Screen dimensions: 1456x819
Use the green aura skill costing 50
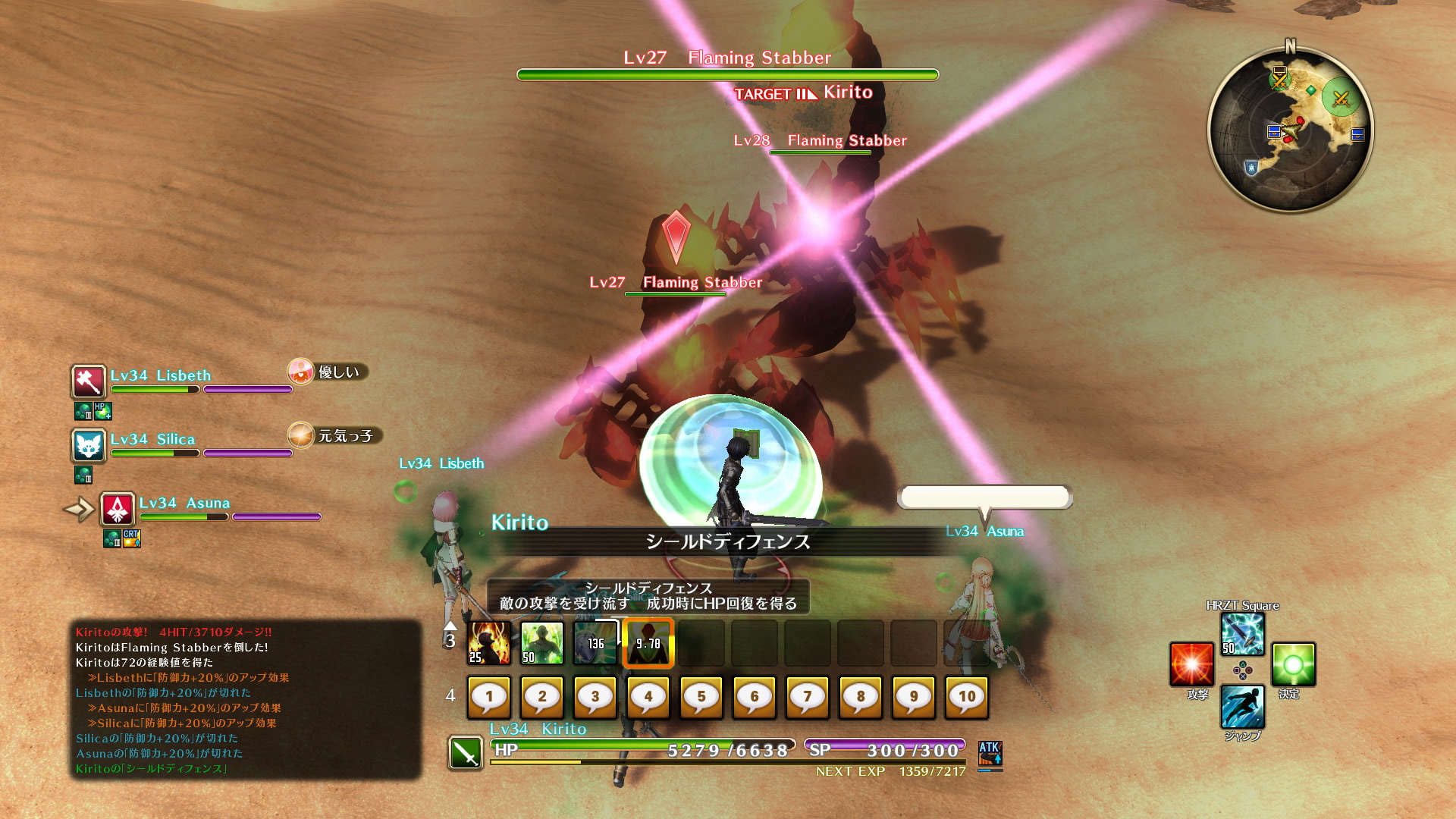(542, 643)
